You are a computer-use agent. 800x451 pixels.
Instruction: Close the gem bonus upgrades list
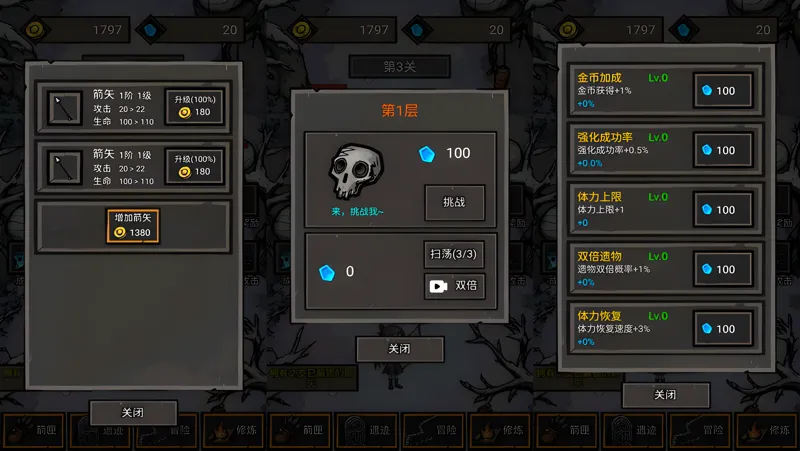(x=665, y=395)
